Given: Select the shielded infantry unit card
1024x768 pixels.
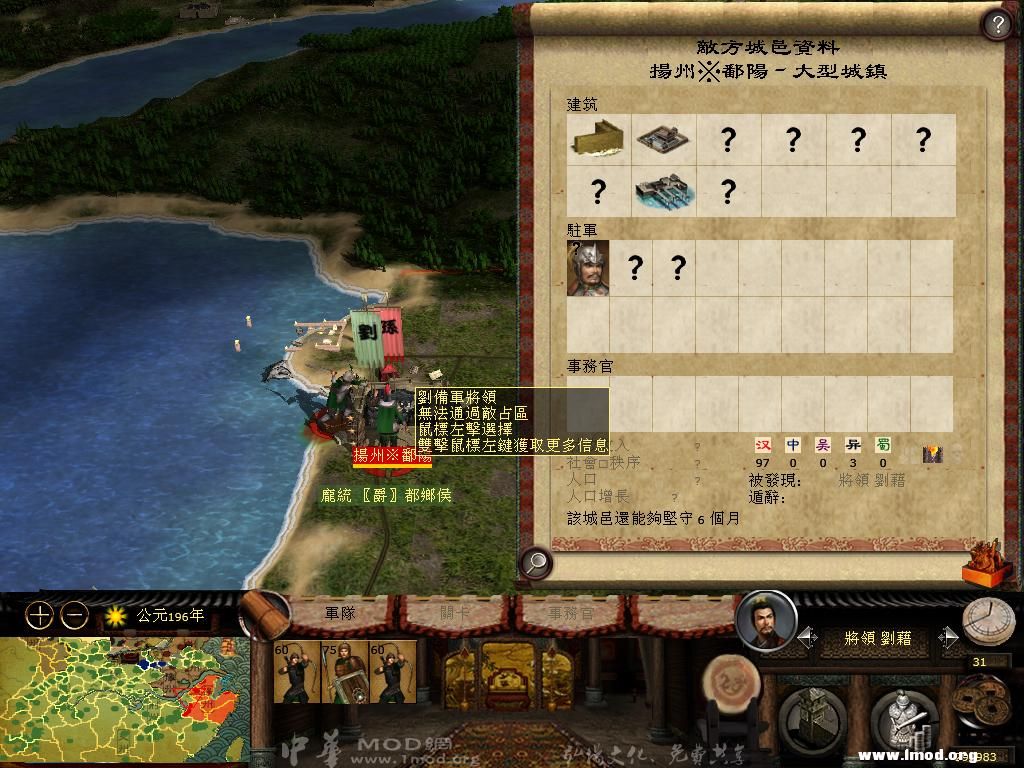Looking at the screenshot, I should click(344, 672).
